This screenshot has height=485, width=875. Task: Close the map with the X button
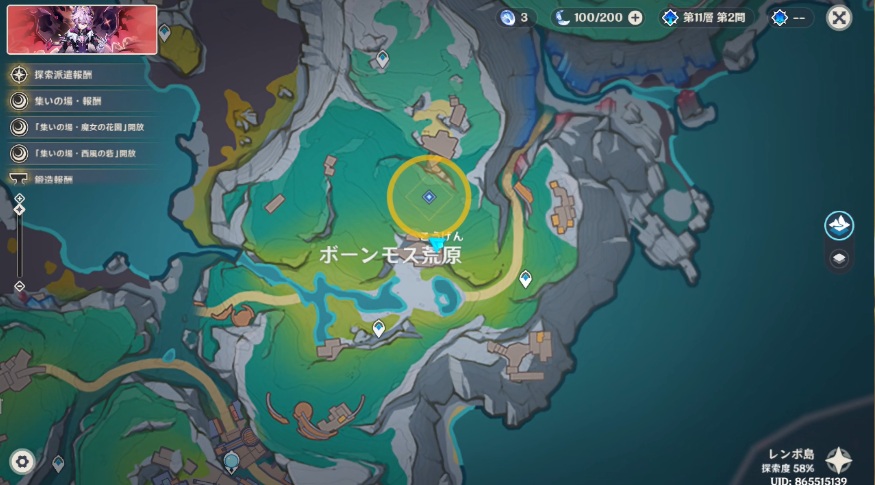point(840,17)
